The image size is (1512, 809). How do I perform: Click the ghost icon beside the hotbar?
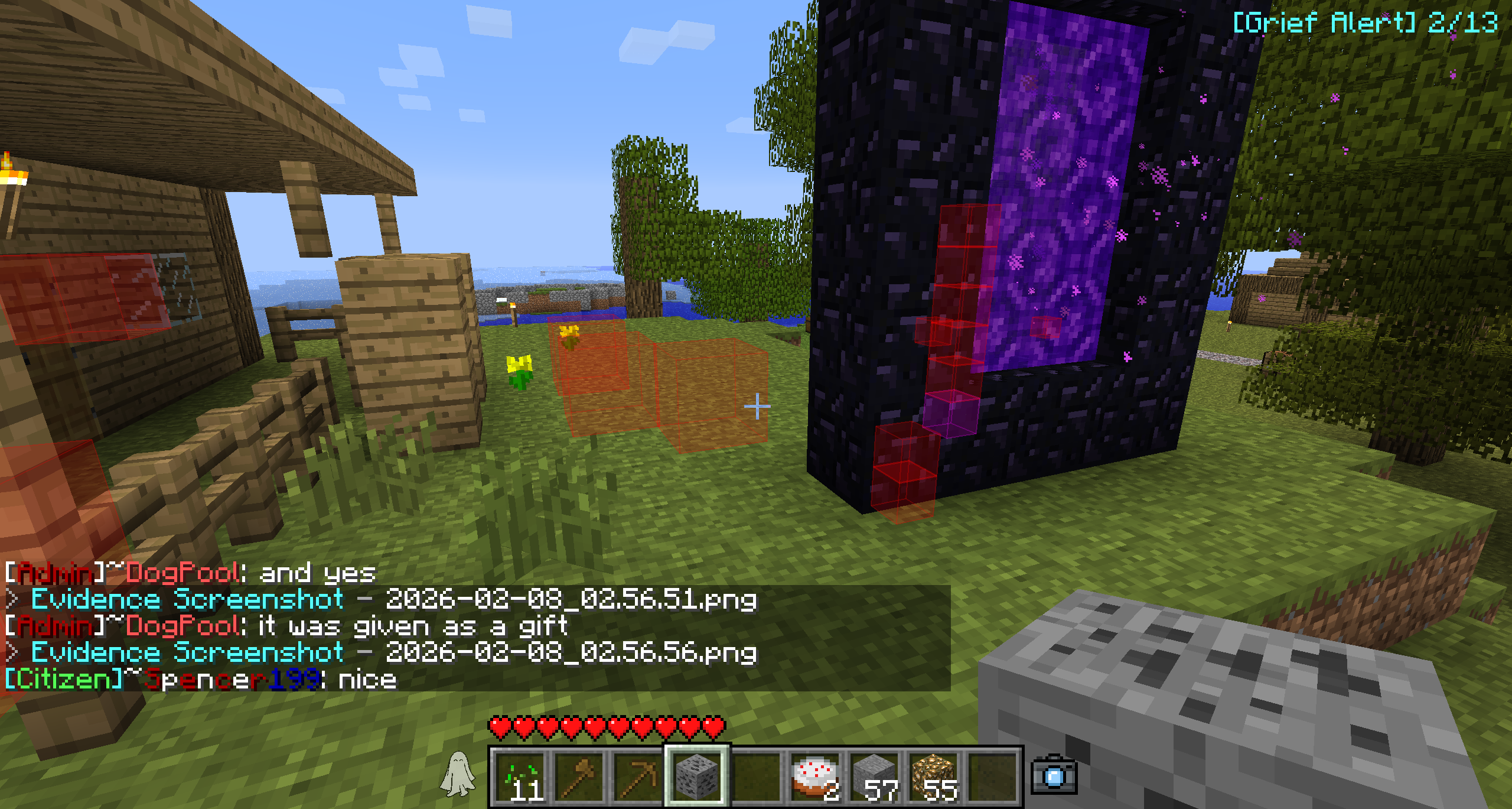click(x=458, y=774)
